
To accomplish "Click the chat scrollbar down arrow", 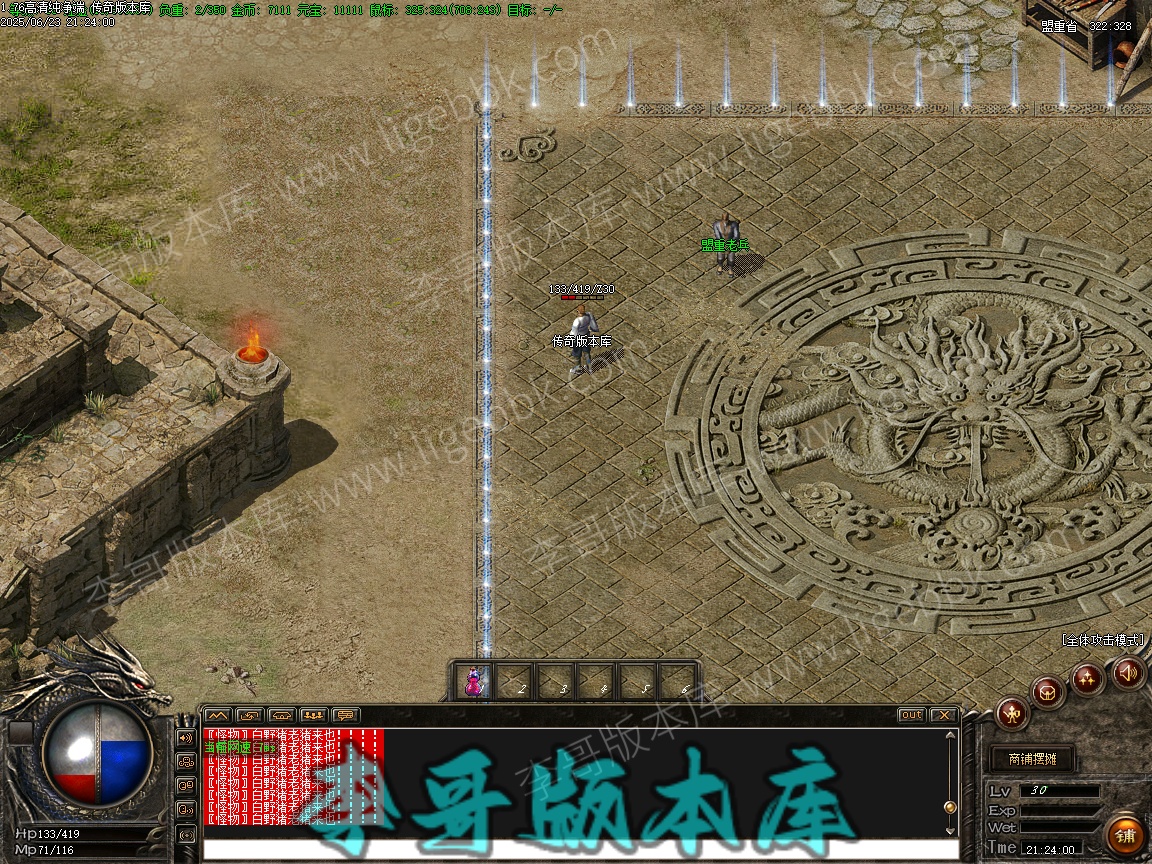I will (x=951, y=829).
